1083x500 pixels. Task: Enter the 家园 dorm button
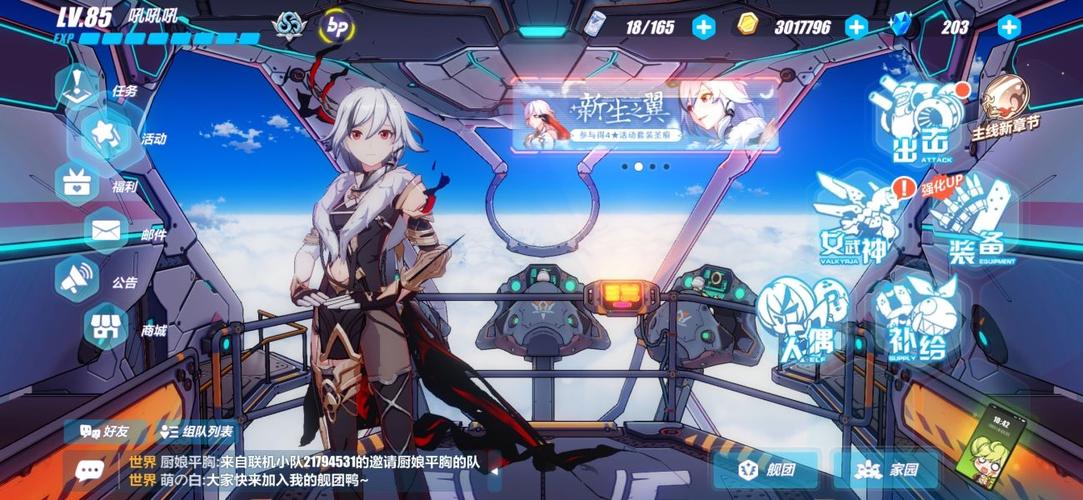tap(888, 469)
